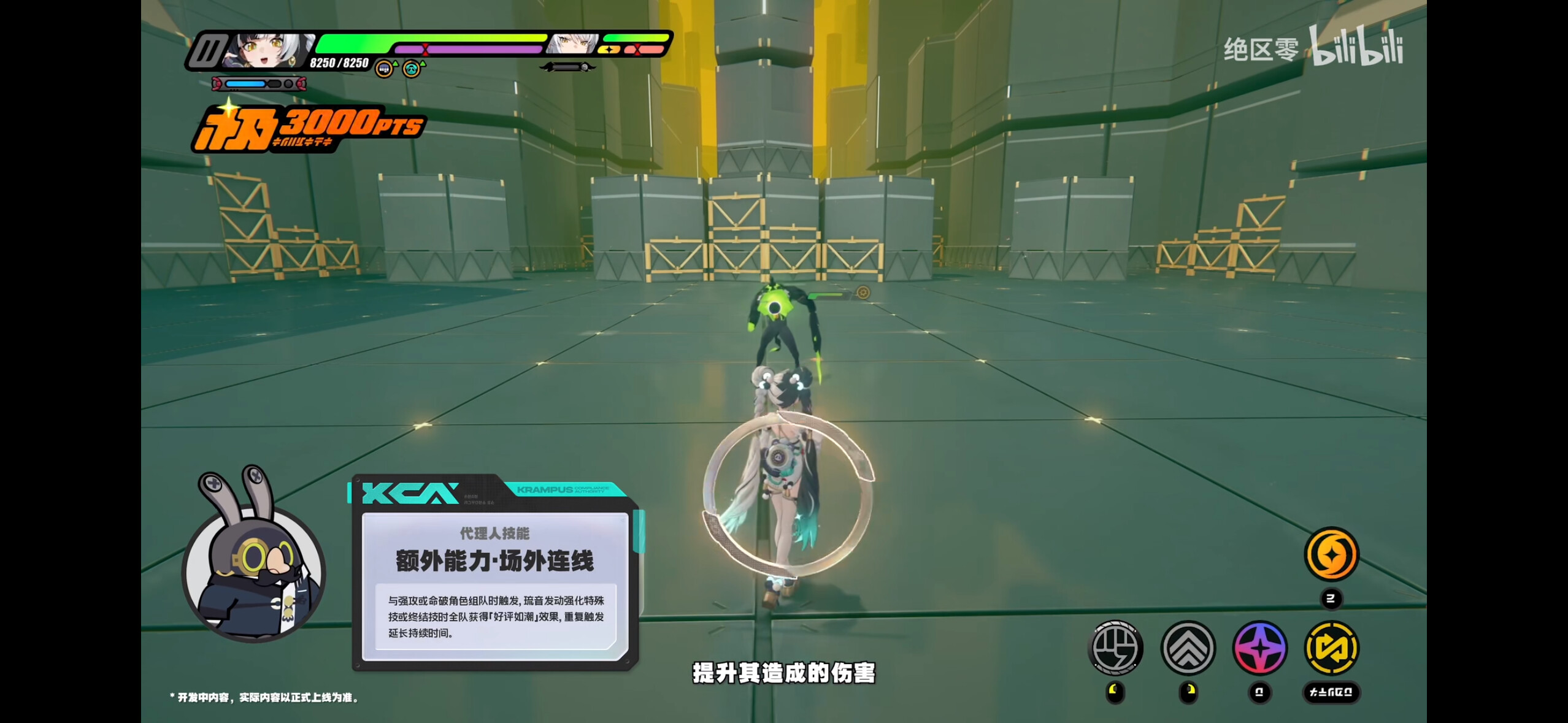
Task: Click the yellow switch-agent arrows button
Action: [1331, 648]
